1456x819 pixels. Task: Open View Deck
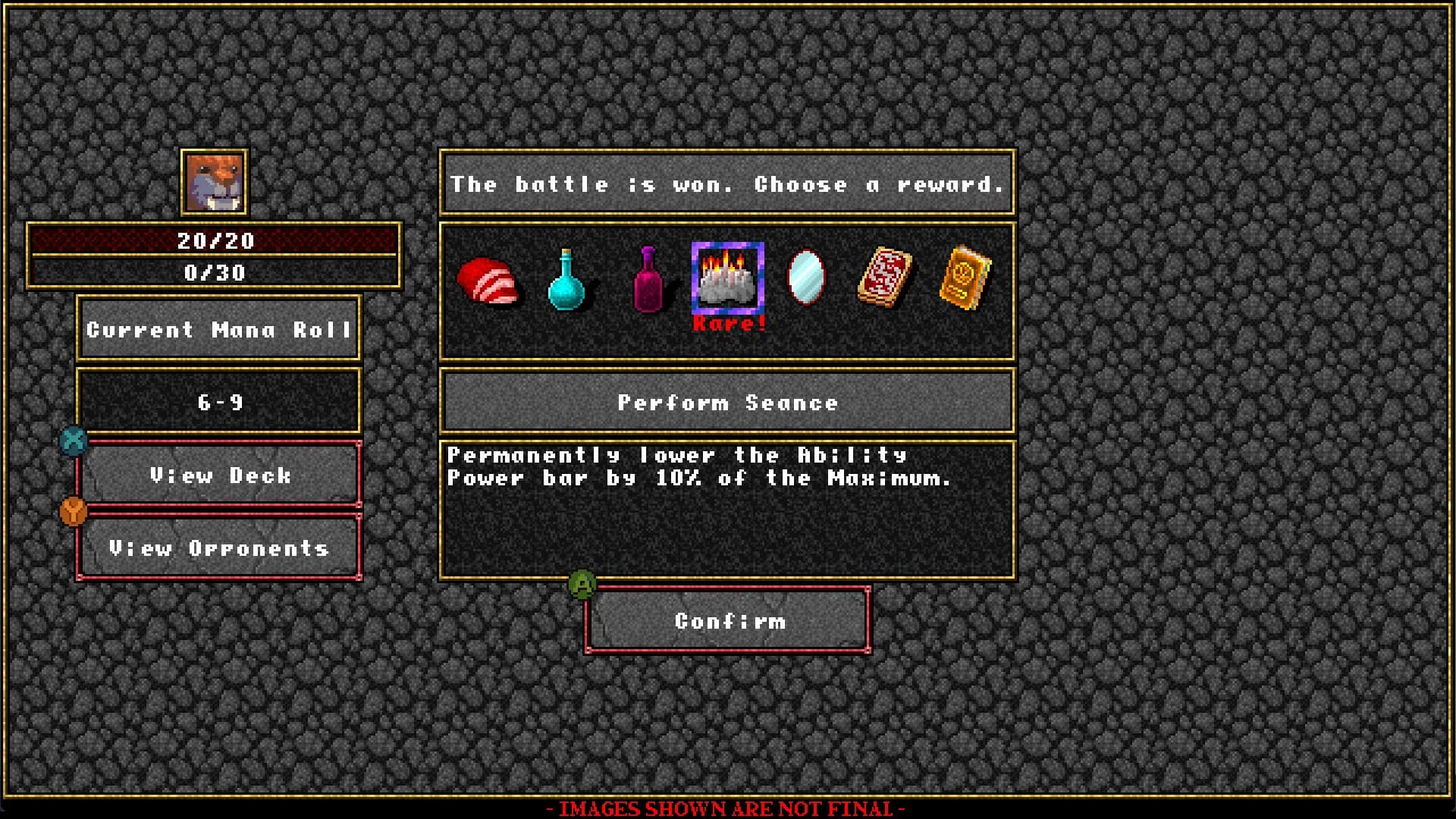point(219,475)
